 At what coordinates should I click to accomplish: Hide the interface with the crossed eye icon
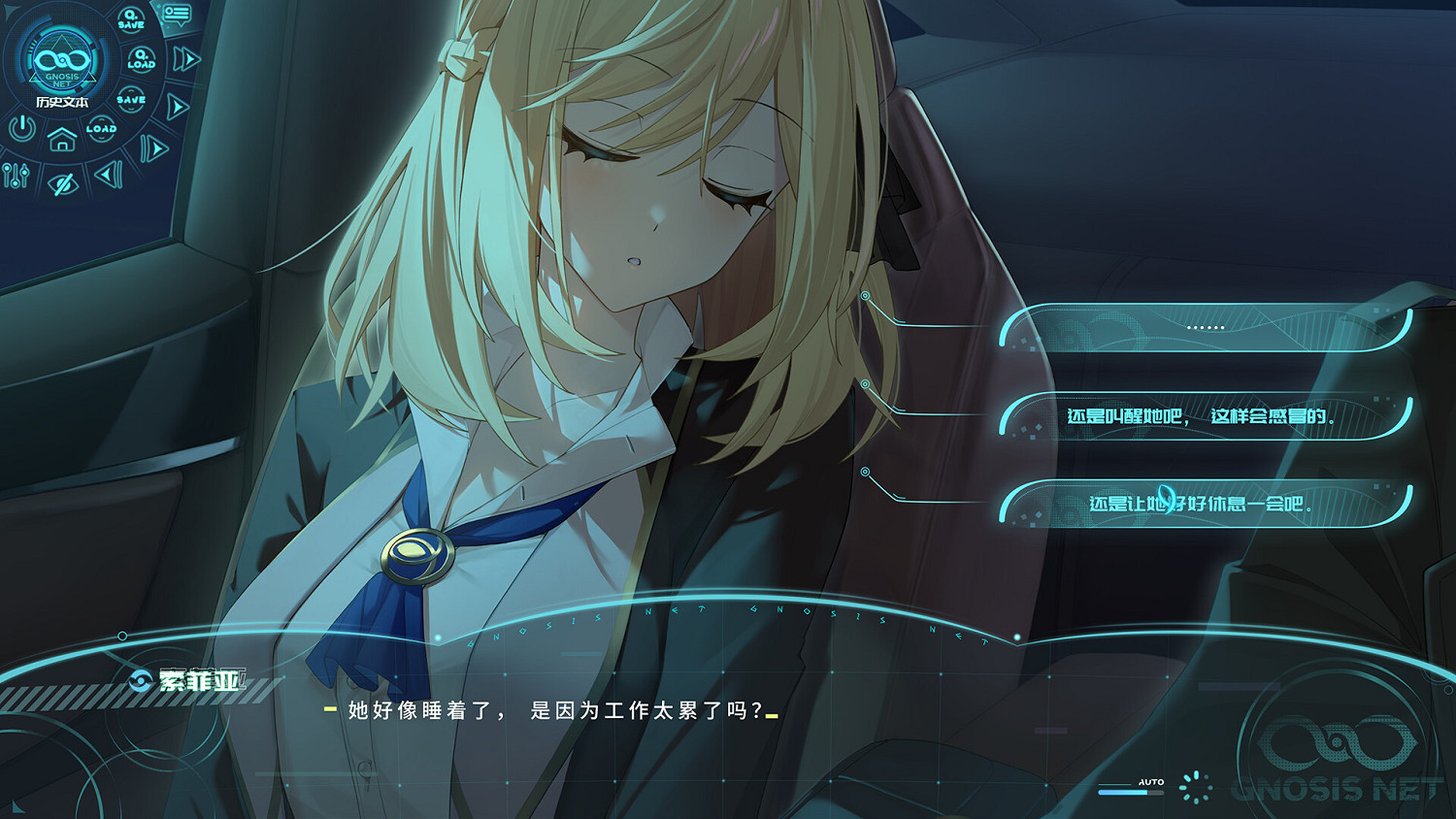(63, 182)
